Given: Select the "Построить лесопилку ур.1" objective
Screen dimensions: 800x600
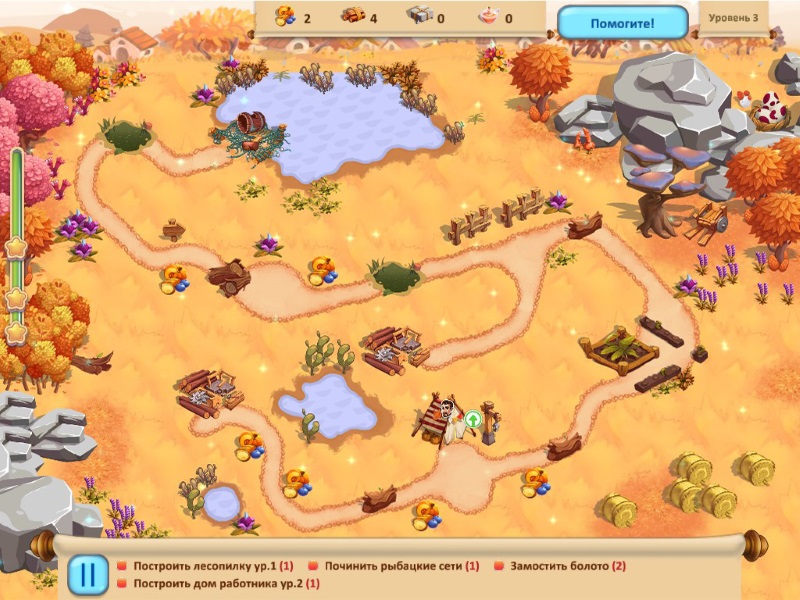Looking at the screenshot, I should click(x=206, y=566).
